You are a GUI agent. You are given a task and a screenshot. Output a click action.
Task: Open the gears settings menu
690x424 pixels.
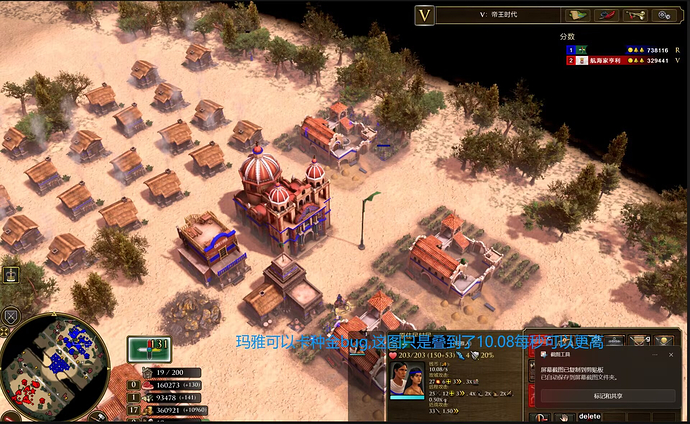click(662, 15)
